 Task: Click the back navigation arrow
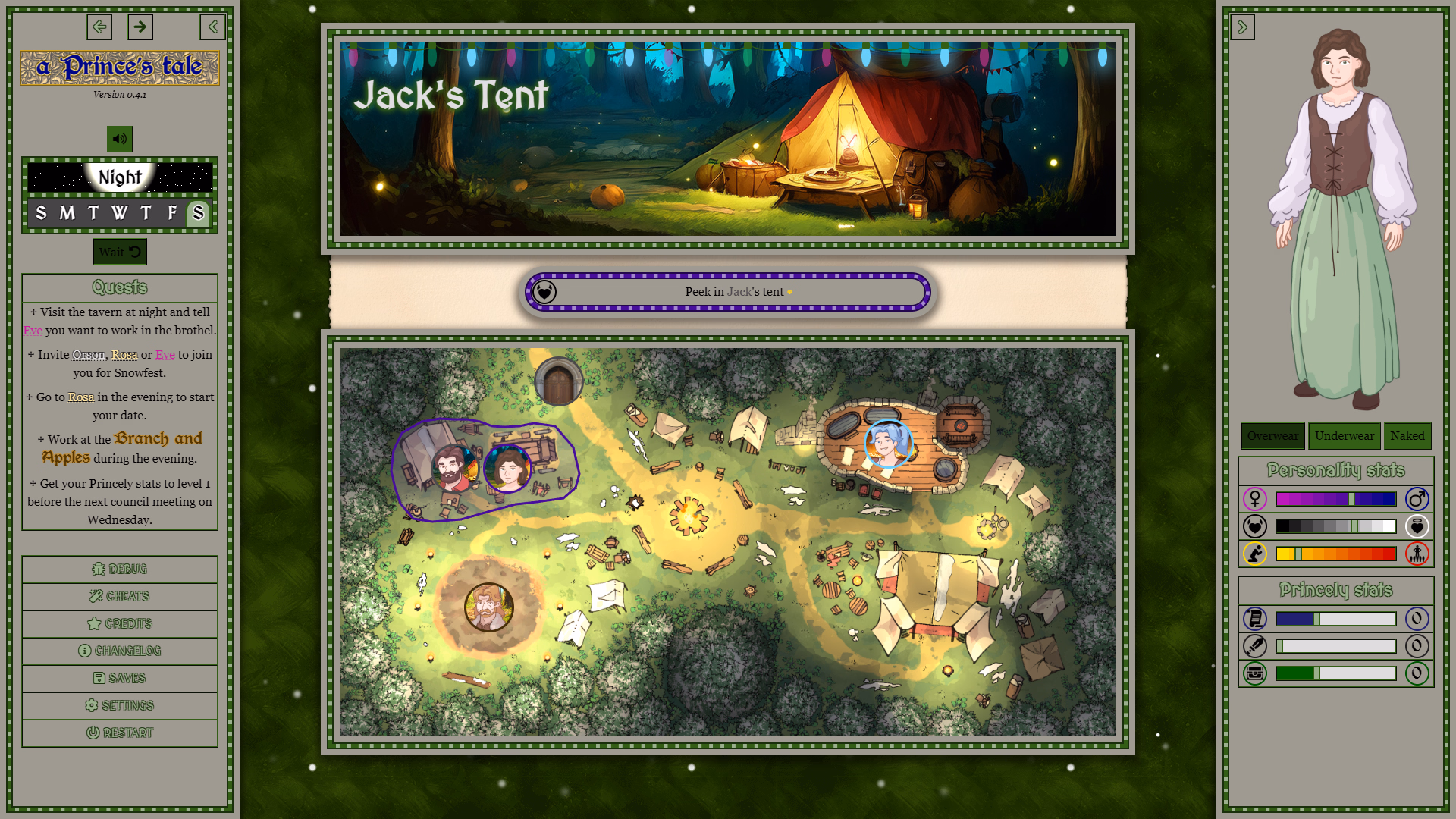point(99,27)
